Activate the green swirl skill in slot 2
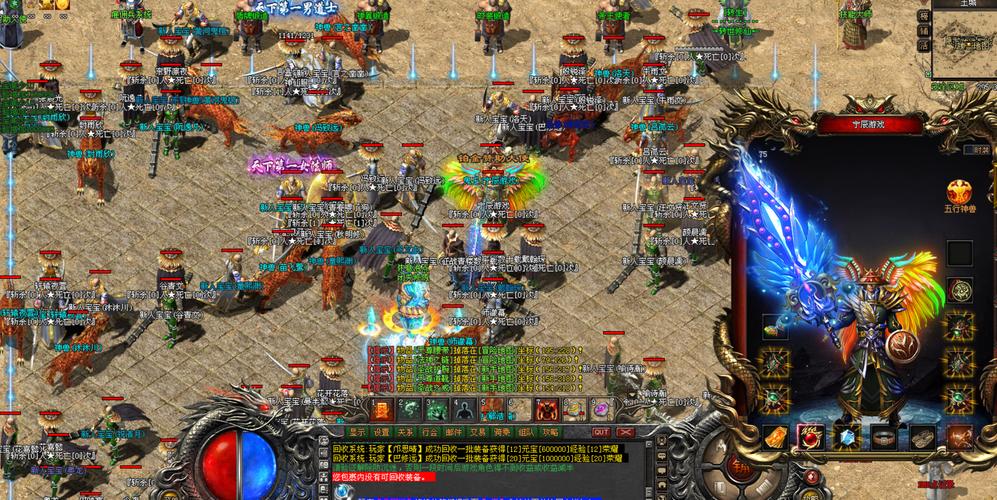The image size is (997, 500). click(x=409, y=409)
